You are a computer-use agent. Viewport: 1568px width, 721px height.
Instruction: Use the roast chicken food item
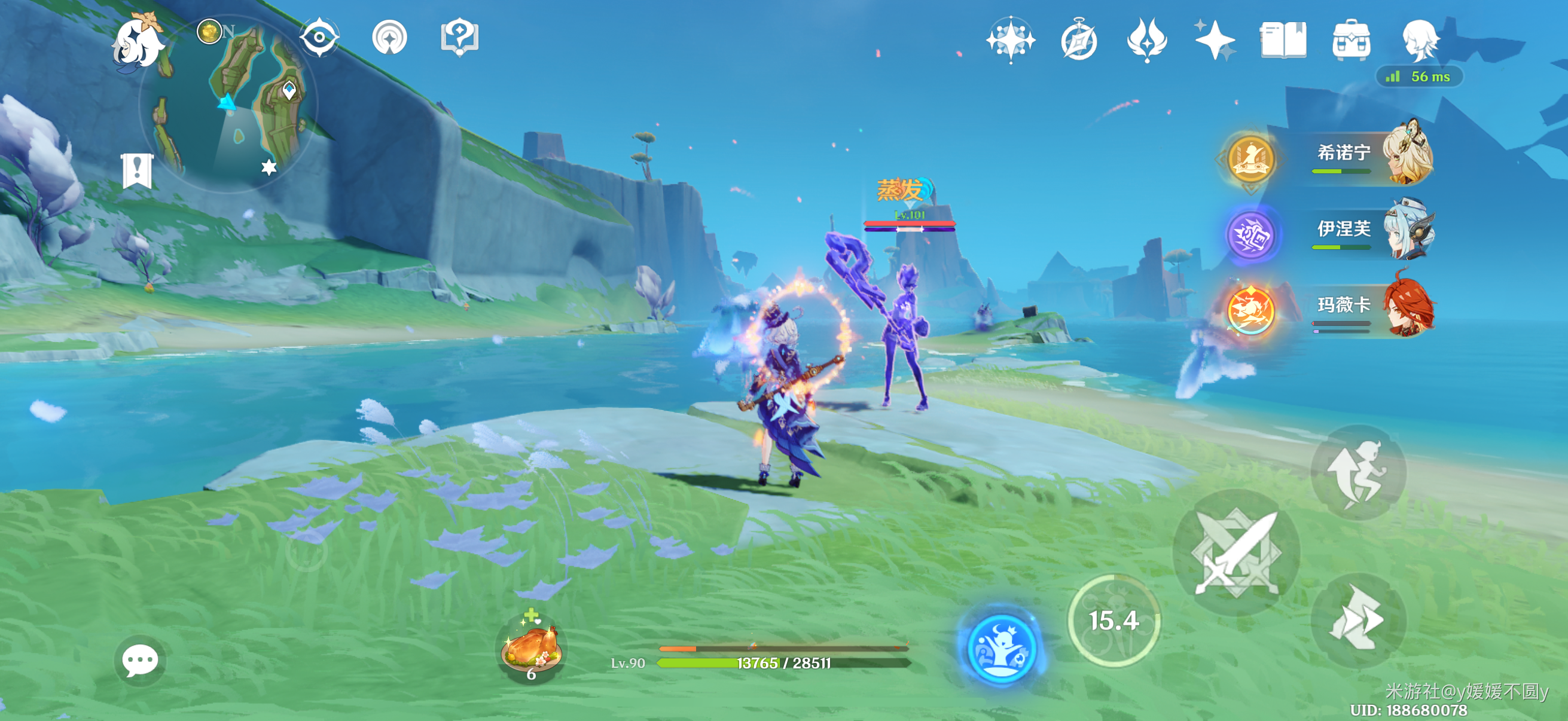pos(531,649)
